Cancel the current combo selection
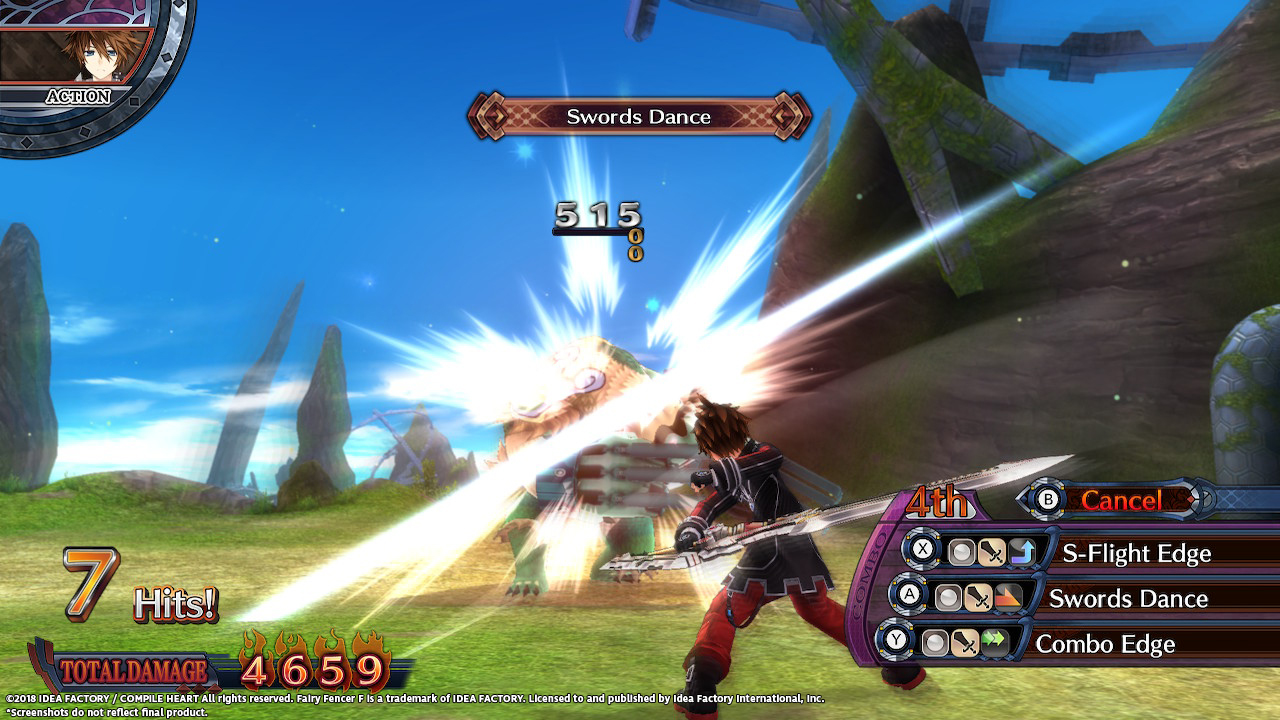This screenshot has height=720, width=1280. (1120, 500)
